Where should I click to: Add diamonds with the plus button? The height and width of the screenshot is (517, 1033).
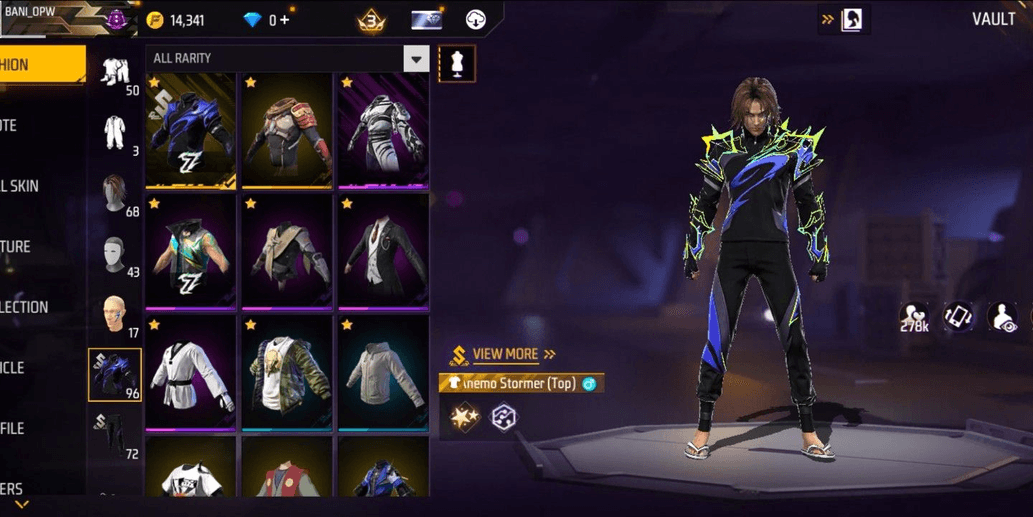(x=285, y=20)
